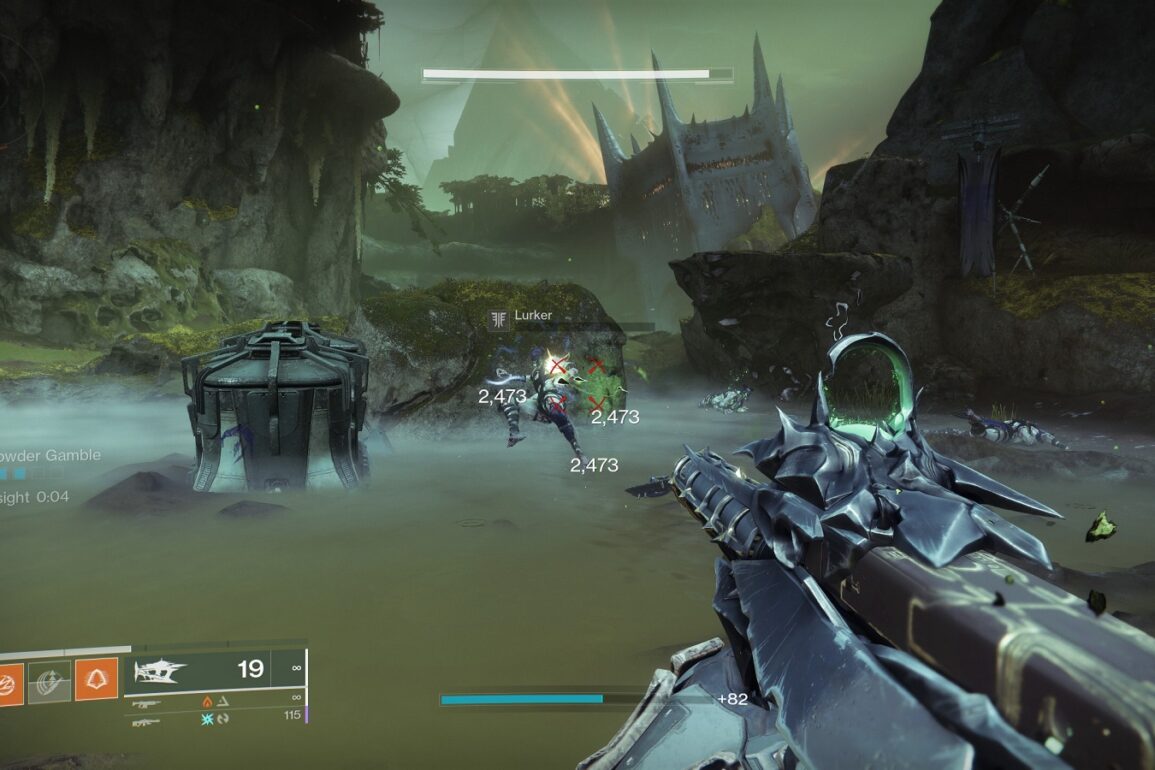The height and width of the screenshot is (770, 1155).
Task: Activate the orange grenade ability icon
Action: [x=8, y=684]
